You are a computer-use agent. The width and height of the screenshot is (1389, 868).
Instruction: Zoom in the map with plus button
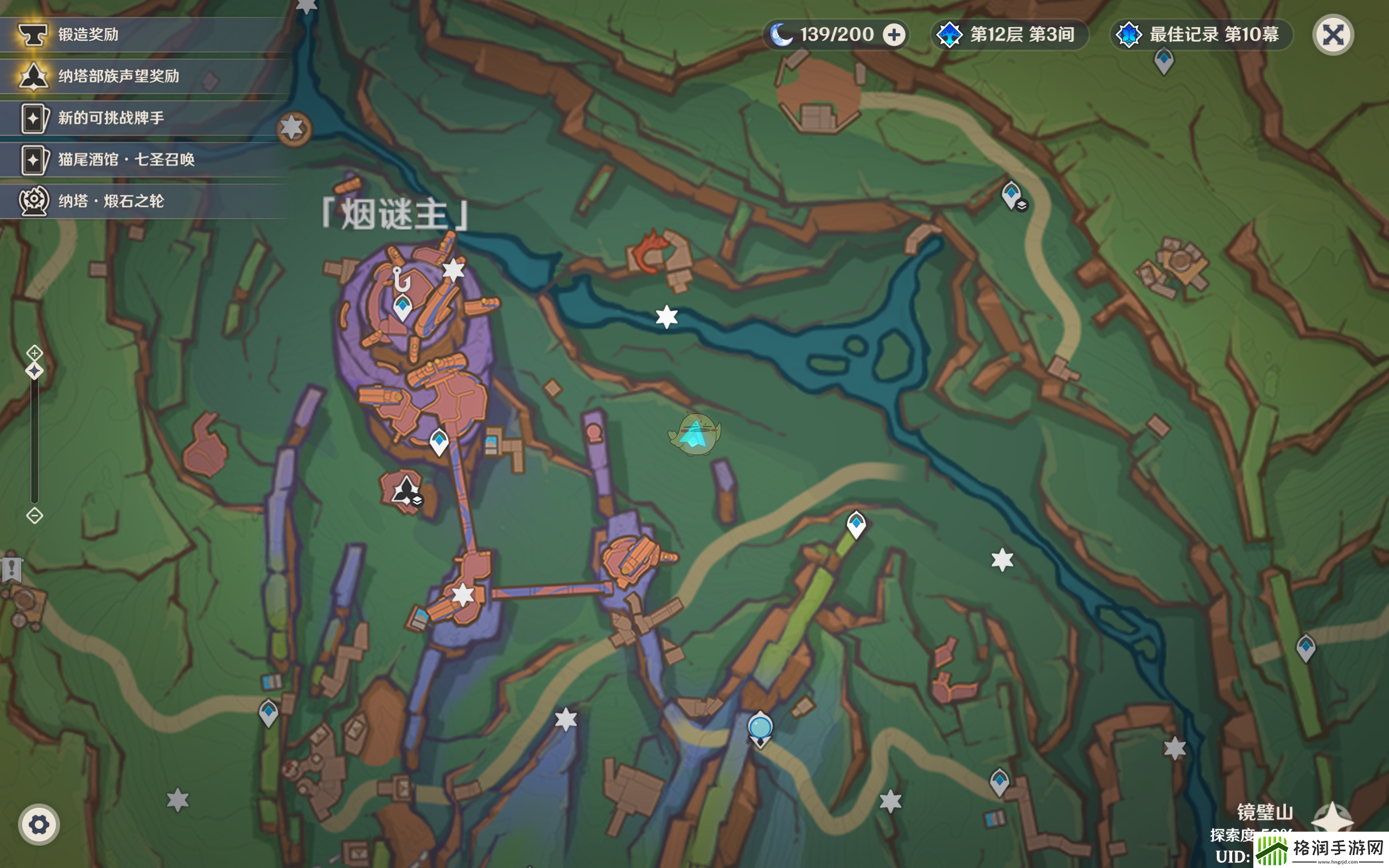click(x=34, y=353)
